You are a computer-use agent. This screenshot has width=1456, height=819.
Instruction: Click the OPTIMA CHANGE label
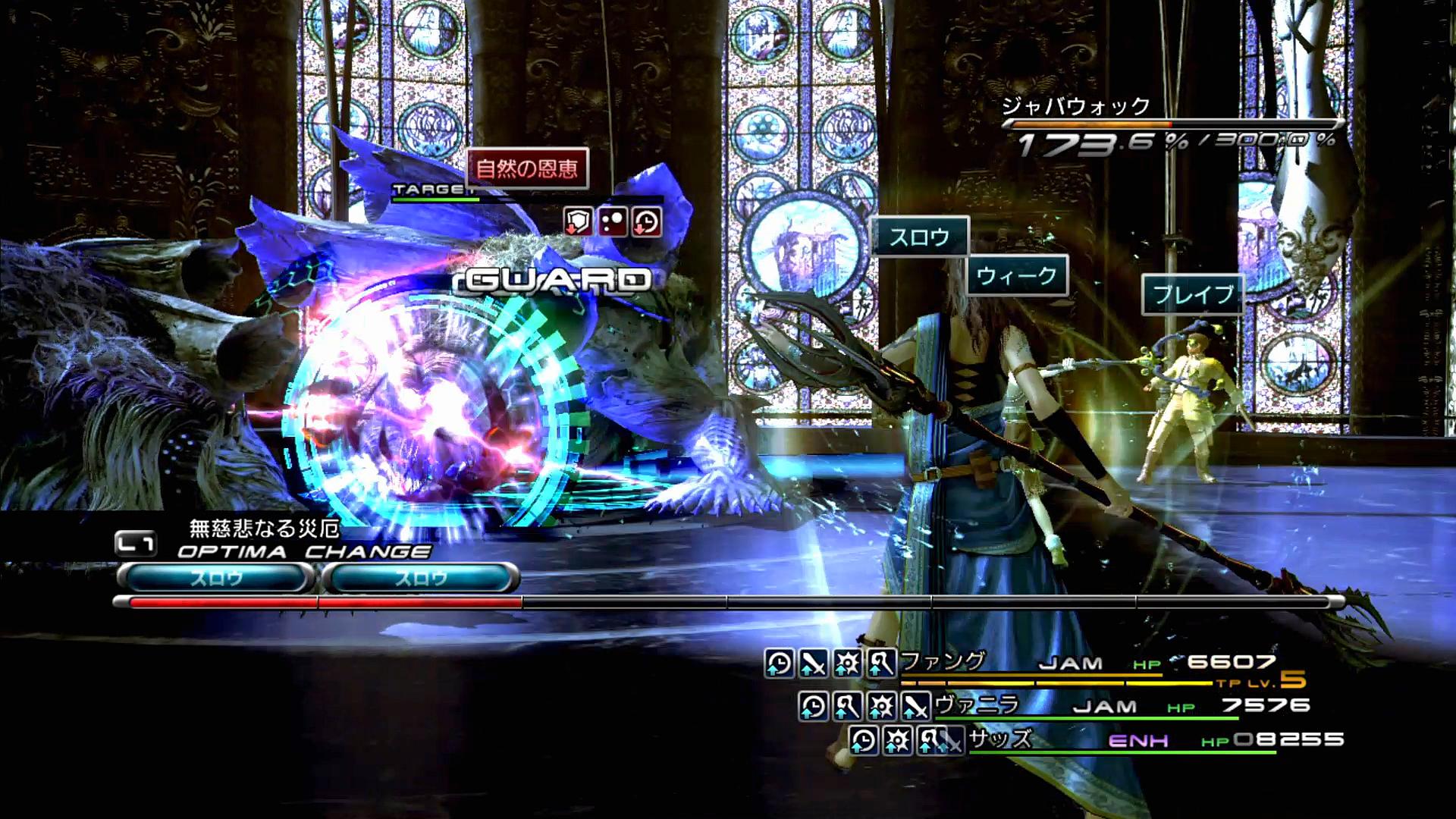[304, 551]
